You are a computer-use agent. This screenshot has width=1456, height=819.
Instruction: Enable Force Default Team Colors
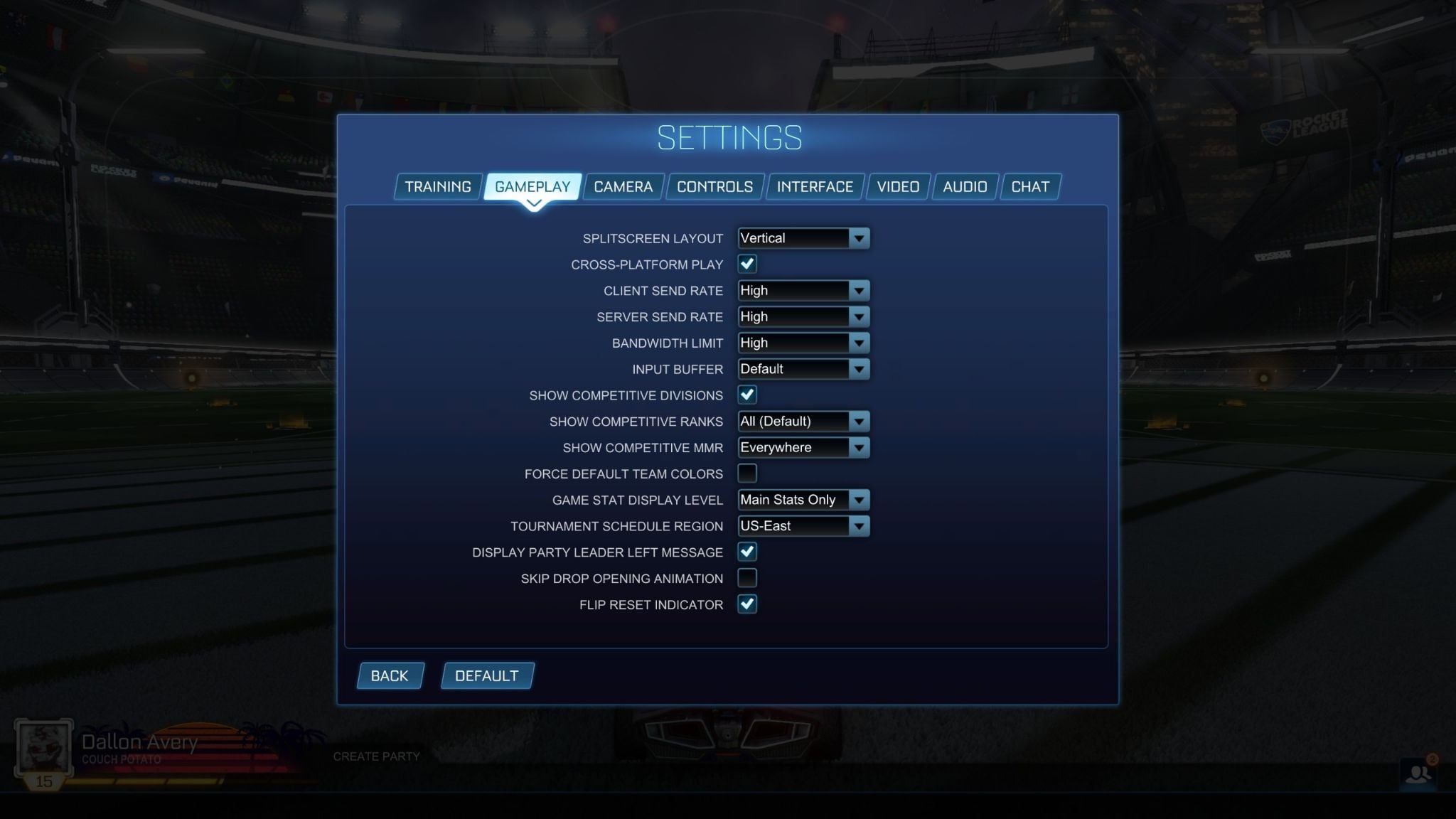pos(746,473)
